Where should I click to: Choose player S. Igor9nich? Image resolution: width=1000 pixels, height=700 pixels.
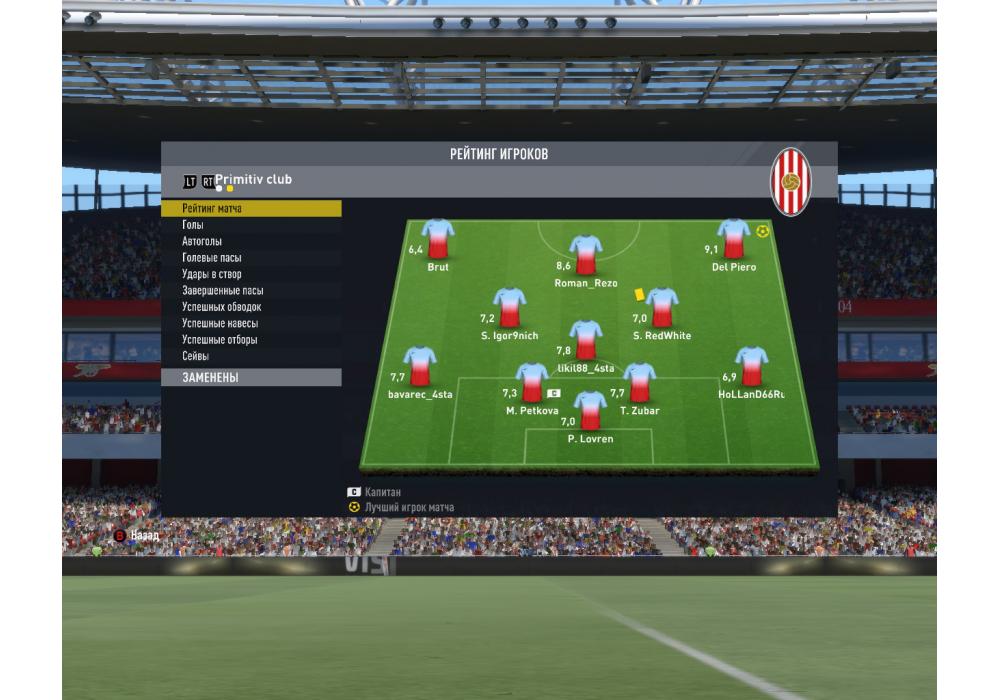coord(509,309)
